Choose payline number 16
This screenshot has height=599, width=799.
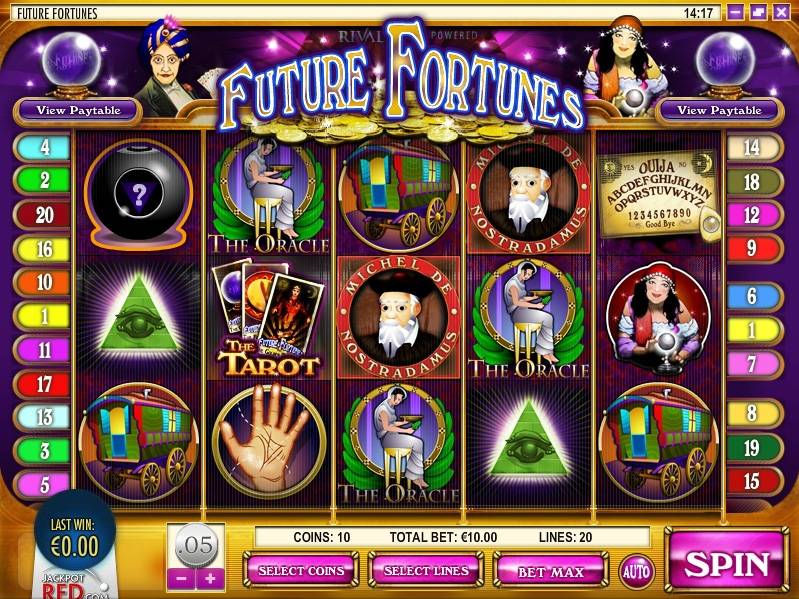coord(44,248)
